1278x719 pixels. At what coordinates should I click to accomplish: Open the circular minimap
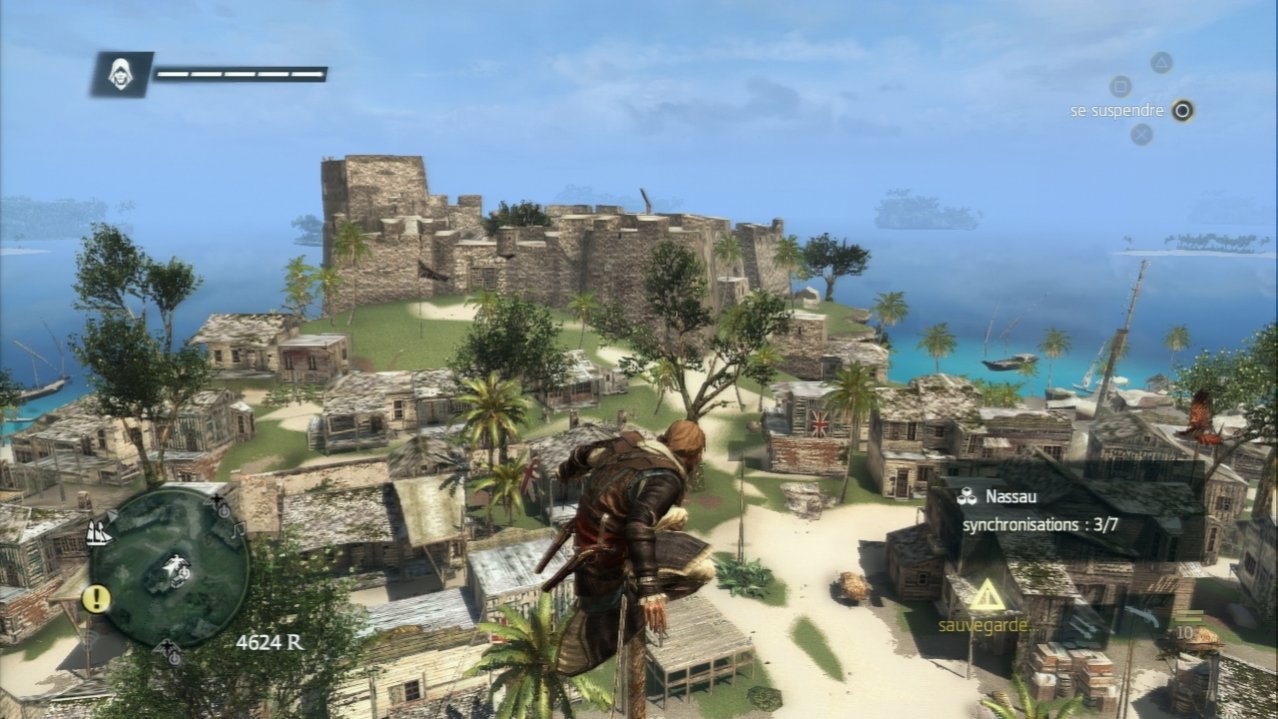click(168, 568)
